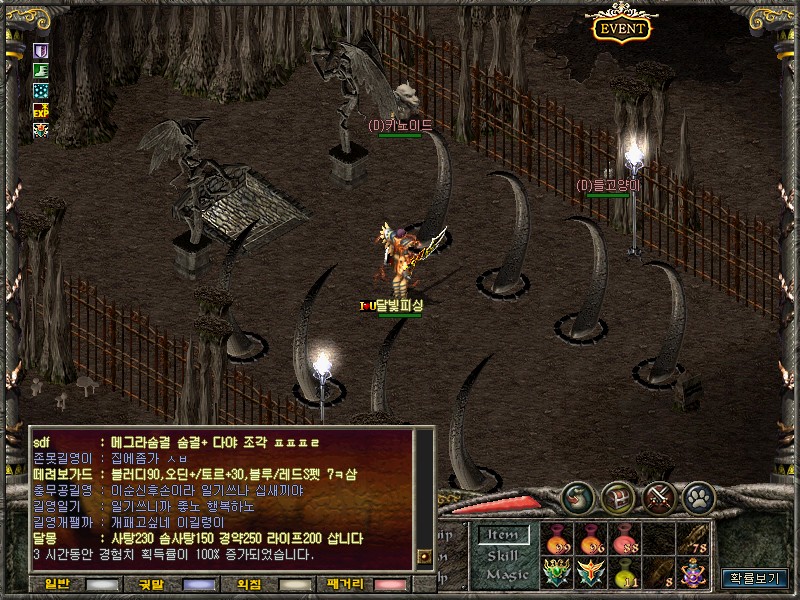
Task: Open the EVENT menu button
Action: pyautogui.click(x=621, y=28)
